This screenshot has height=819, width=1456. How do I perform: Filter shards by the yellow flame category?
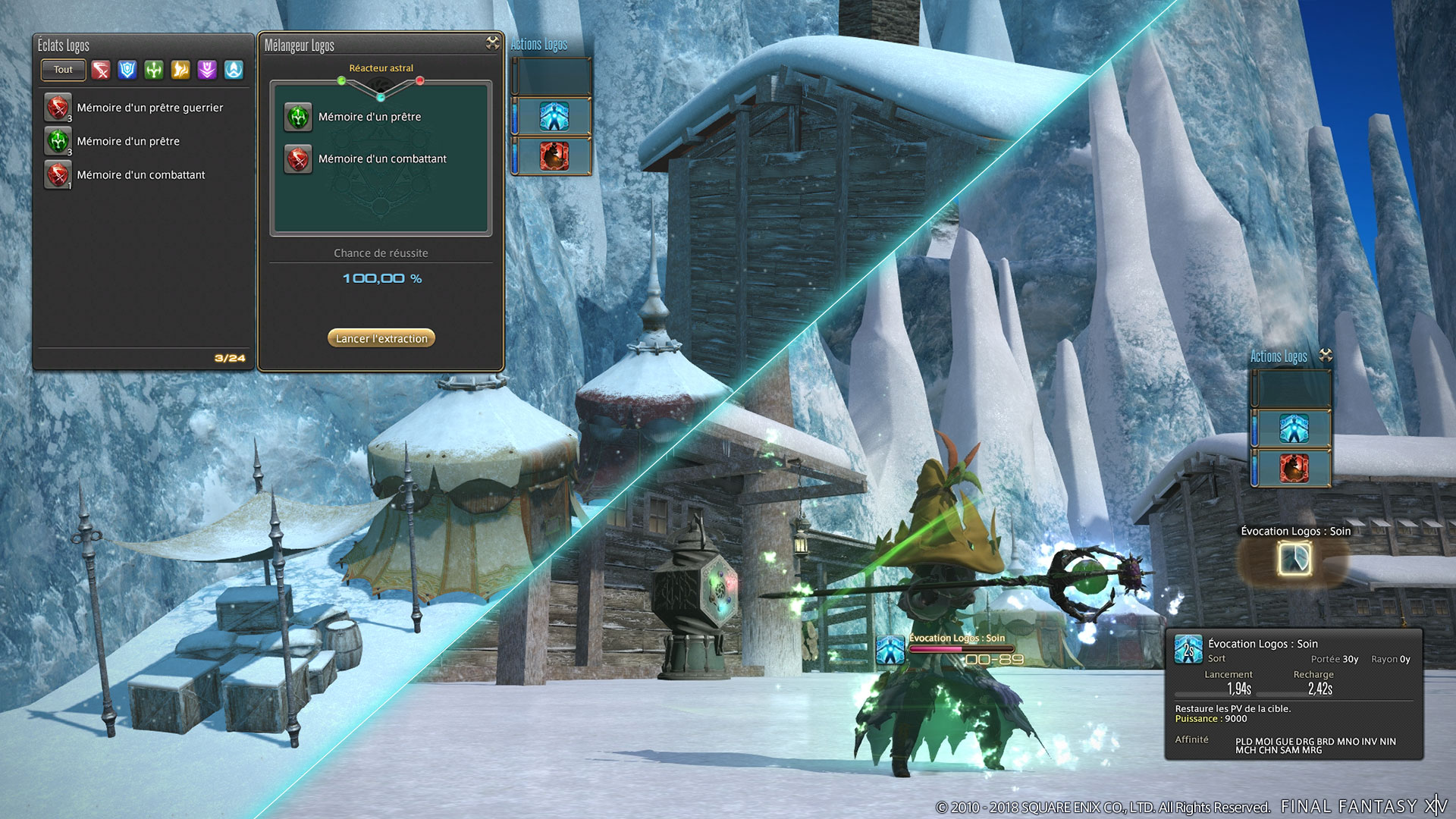click(180, 71)
